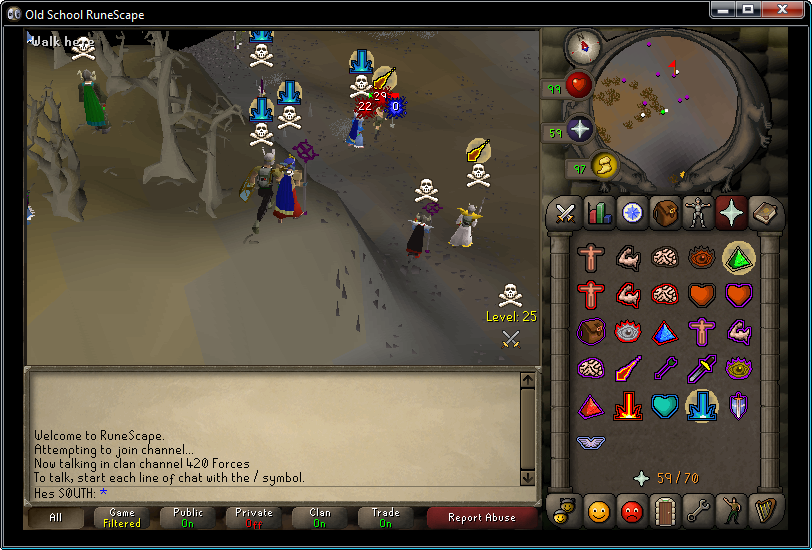This screenshot has width=812, height=550.
Task: Activate Protect from Melee sword prayer
Action: click(x=700, y=368)
